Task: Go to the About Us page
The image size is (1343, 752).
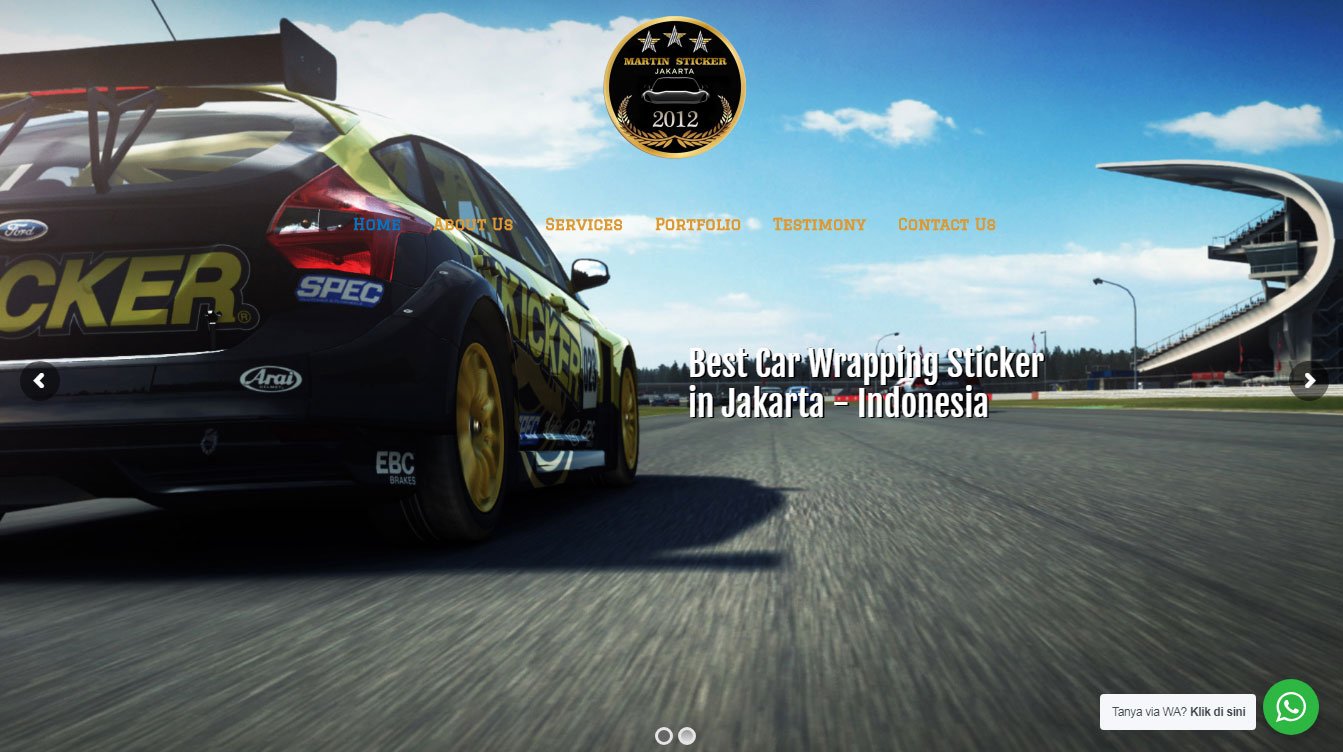Action: coord(473,224)
